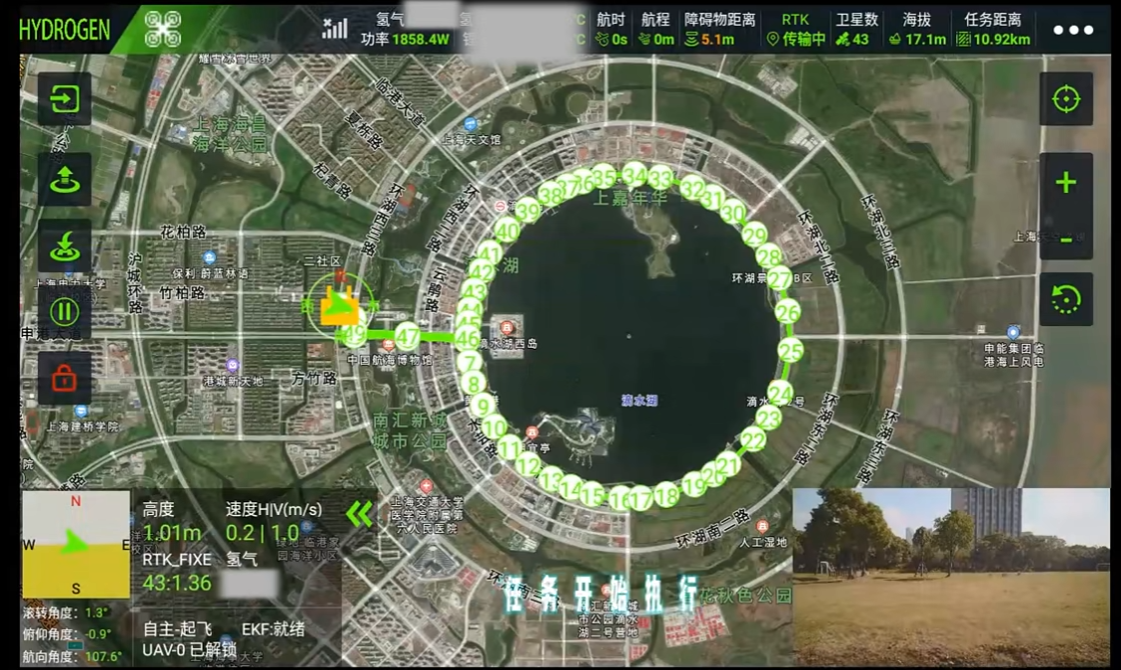Image resolution: width=1121 pixels, height=670 pixels.
Task: Zoom in the map with plus
Action: click(x=1066, y=182)
